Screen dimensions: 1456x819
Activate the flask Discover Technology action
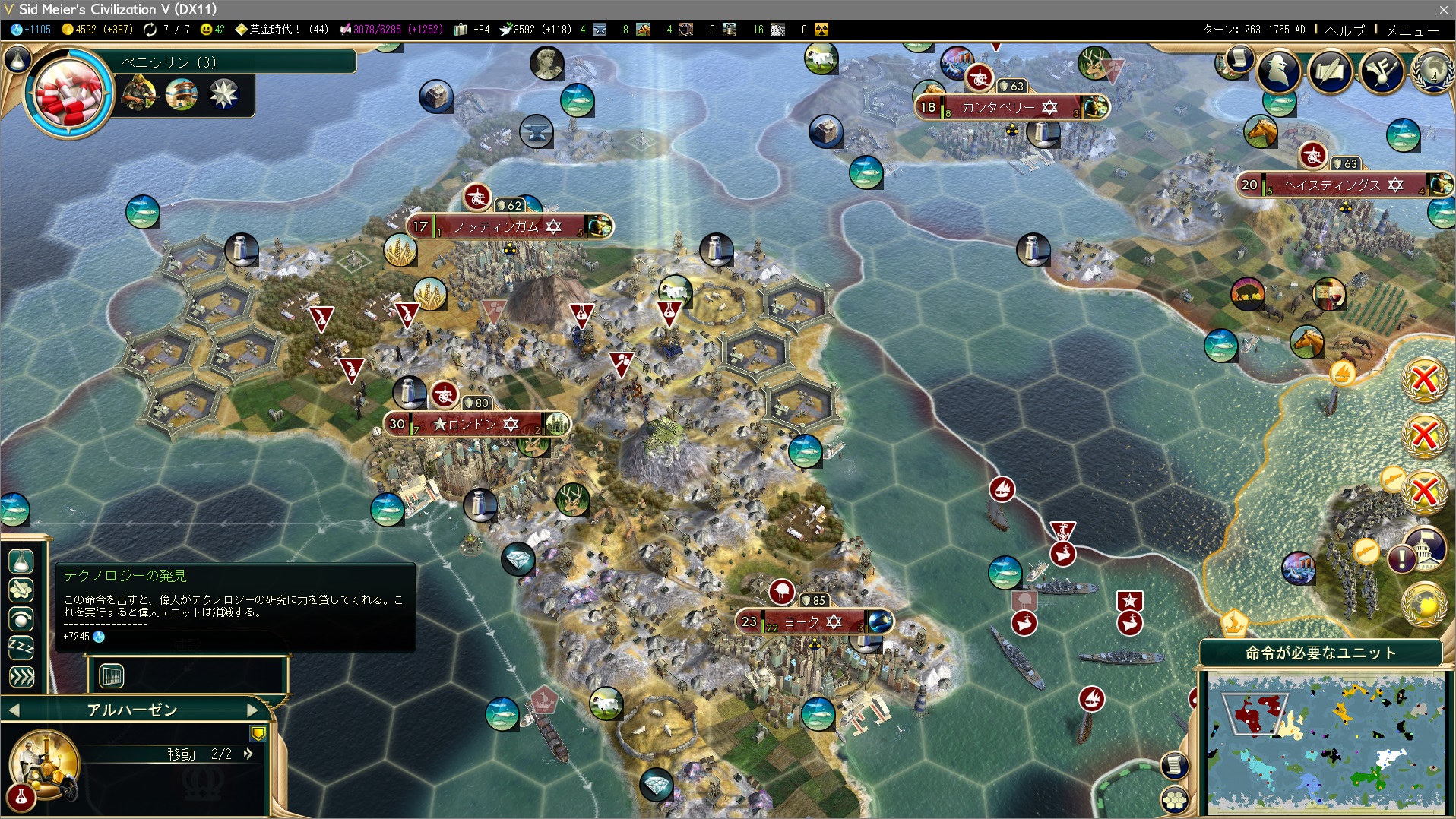tap(21, 561)
